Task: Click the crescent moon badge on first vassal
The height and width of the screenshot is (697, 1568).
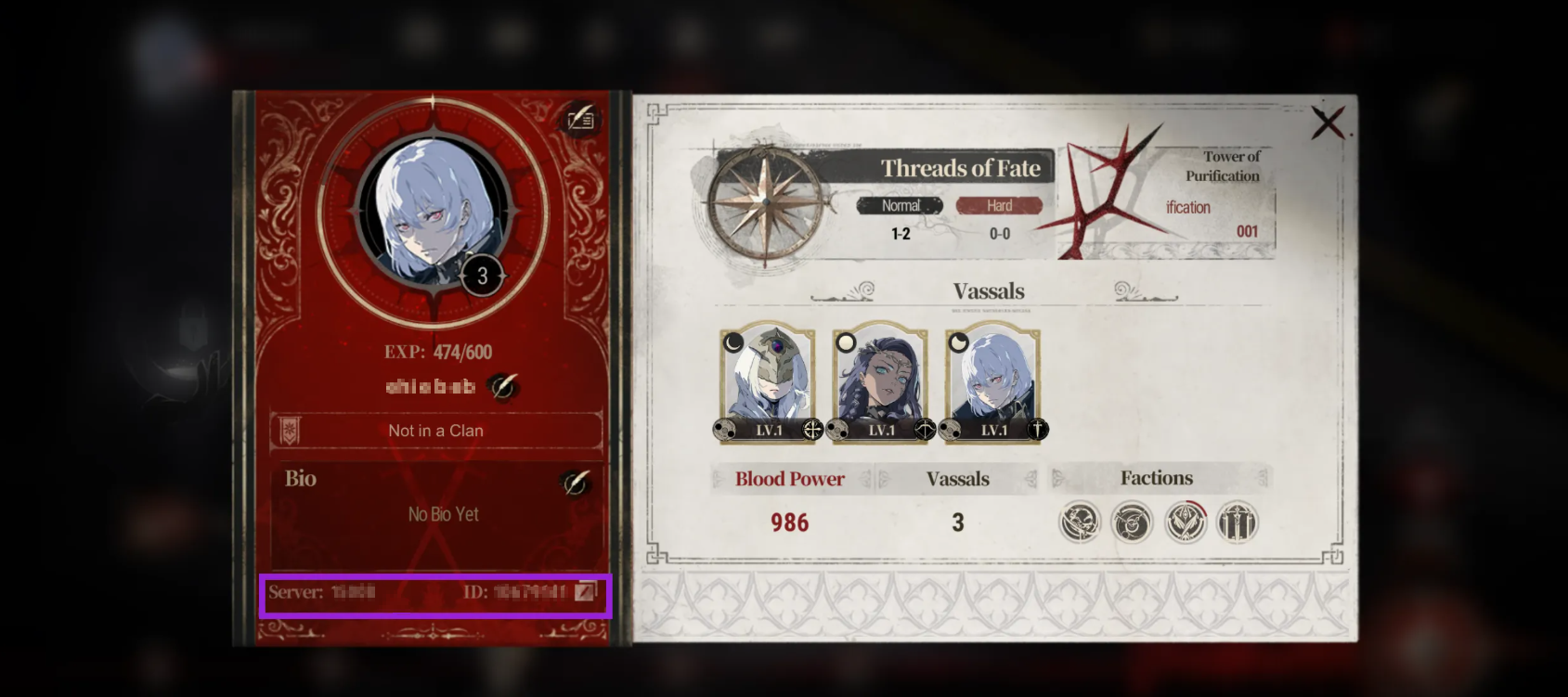Action: tap(734, 343)
